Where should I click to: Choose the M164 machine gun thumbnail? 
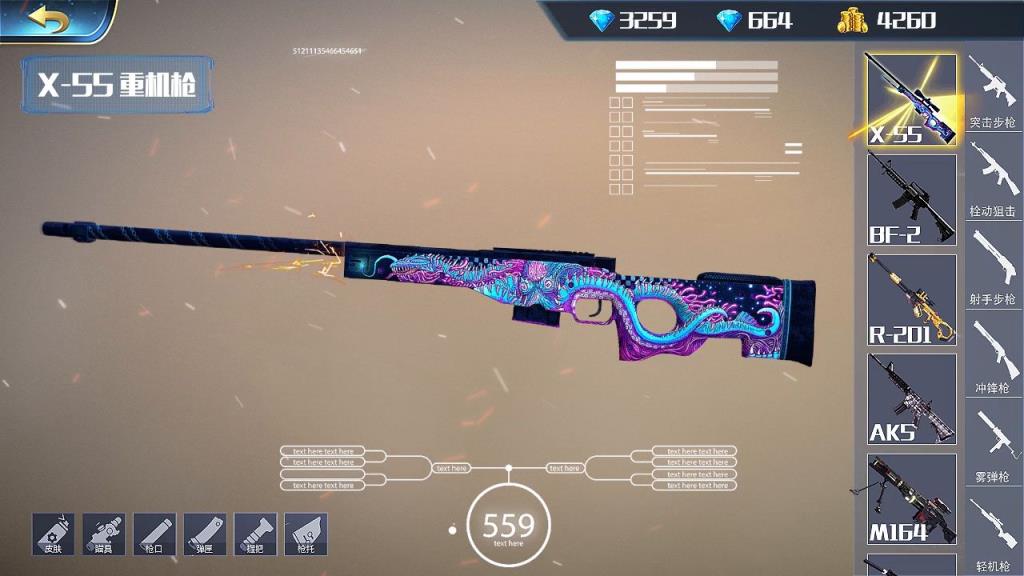click(910, 499)
